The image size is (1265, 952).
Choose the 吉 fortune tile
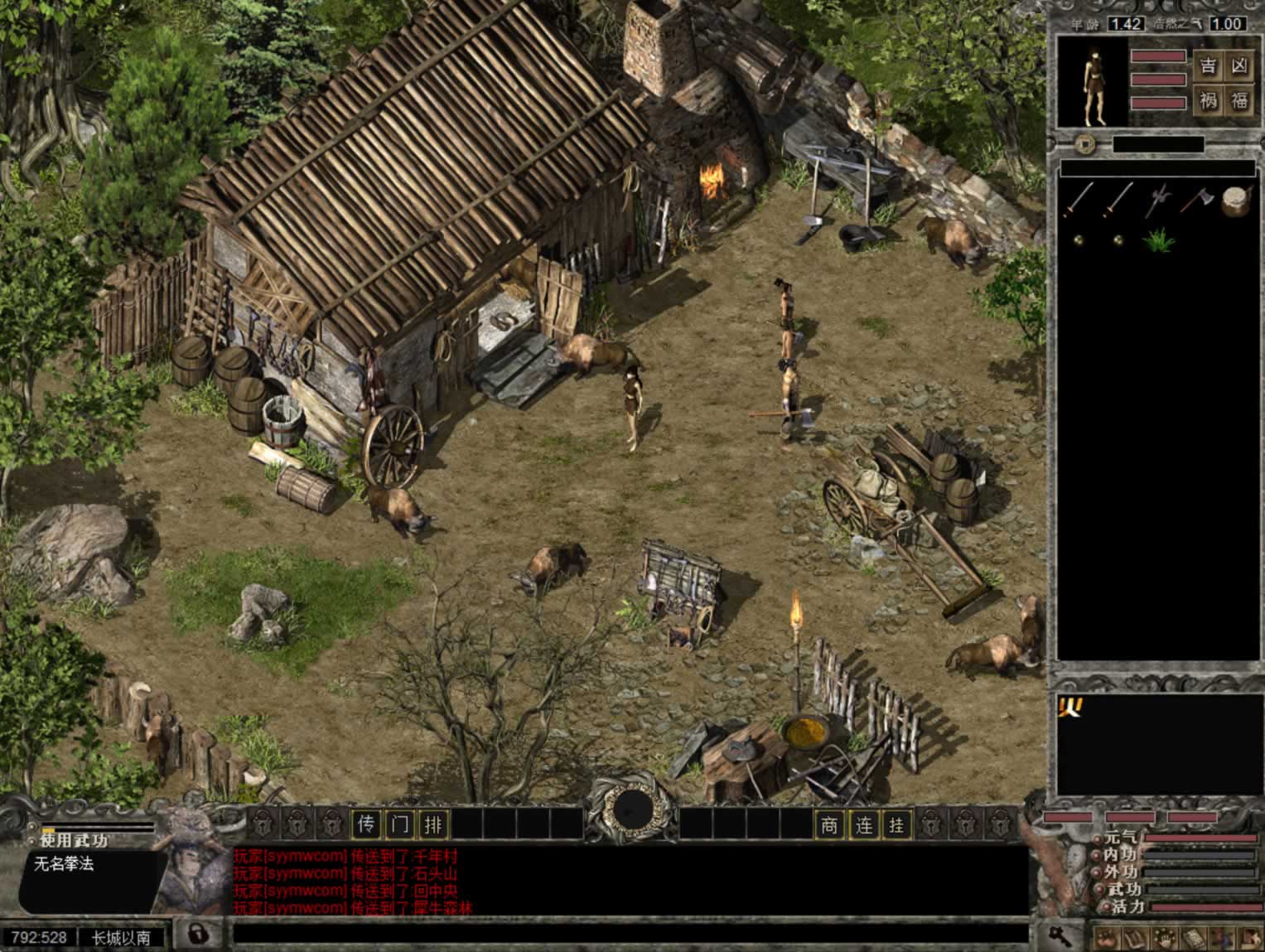pyautogui.click(x=1209, y=65)
